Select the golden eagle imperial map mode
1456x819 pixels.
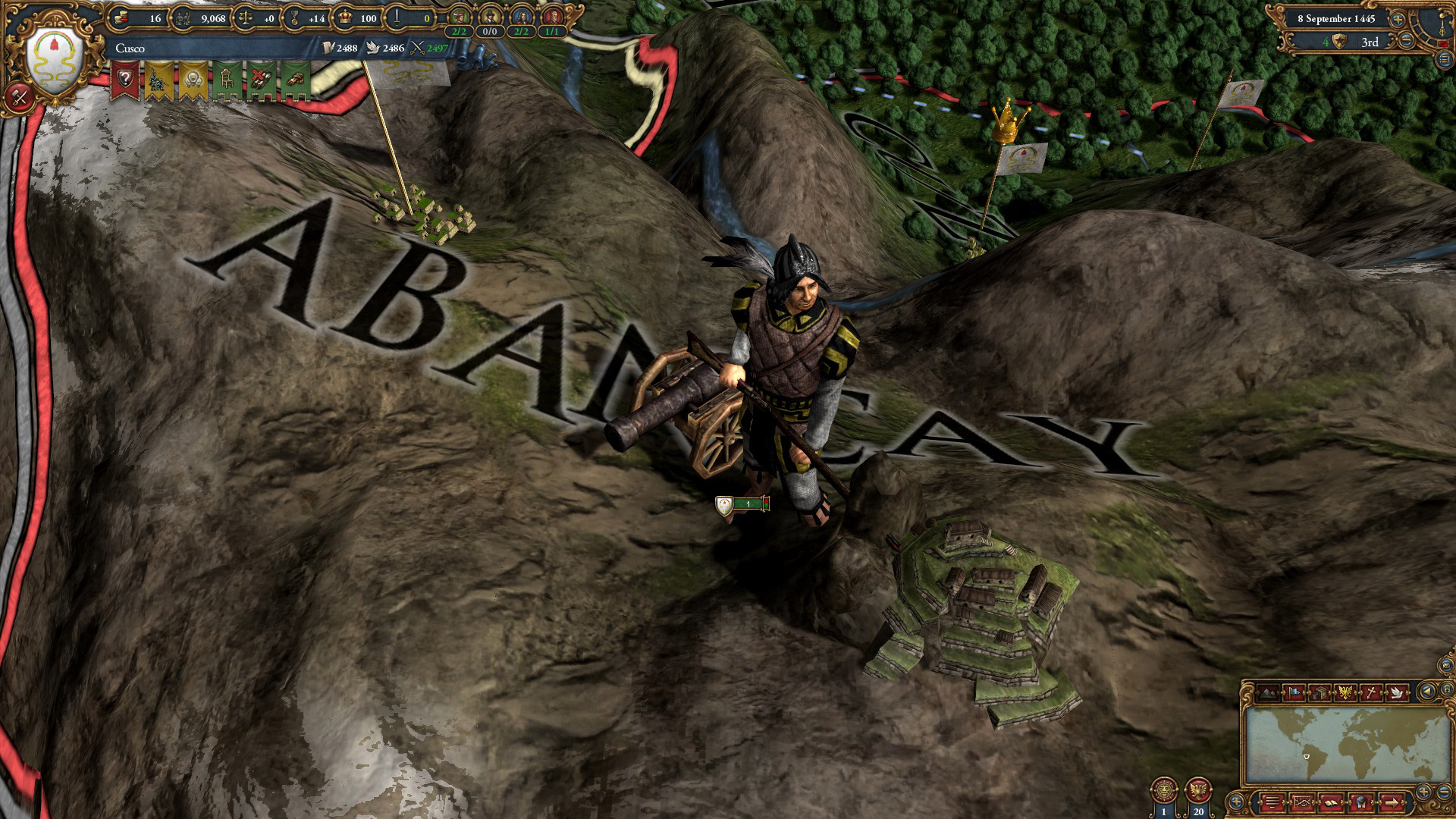1345,692
